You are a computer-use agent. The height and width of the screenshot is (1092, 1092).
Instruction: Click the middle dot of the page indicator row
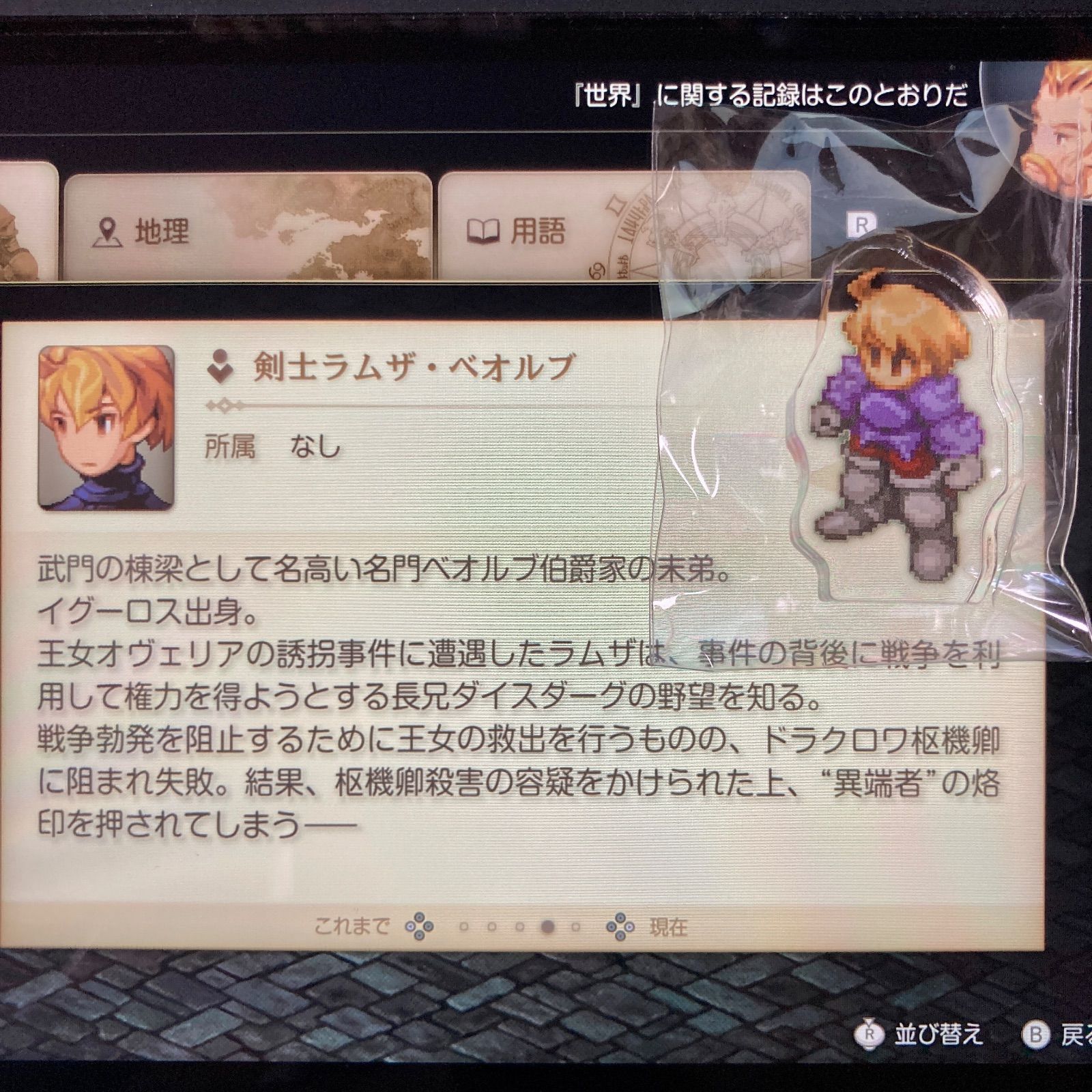point(520,925)
